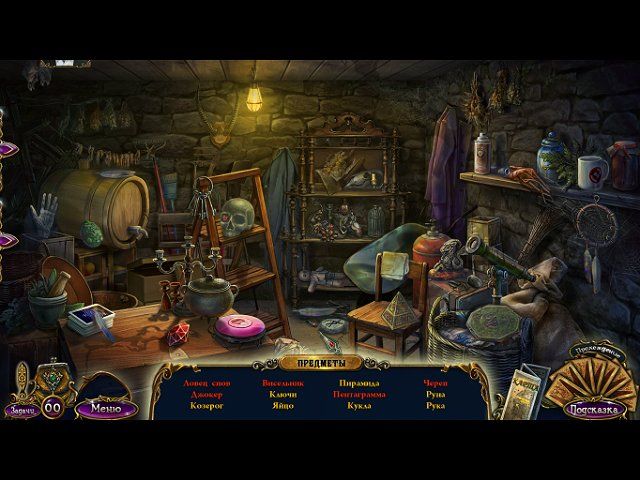Choose 'Кукла' from the item list

tap(358, 407)
